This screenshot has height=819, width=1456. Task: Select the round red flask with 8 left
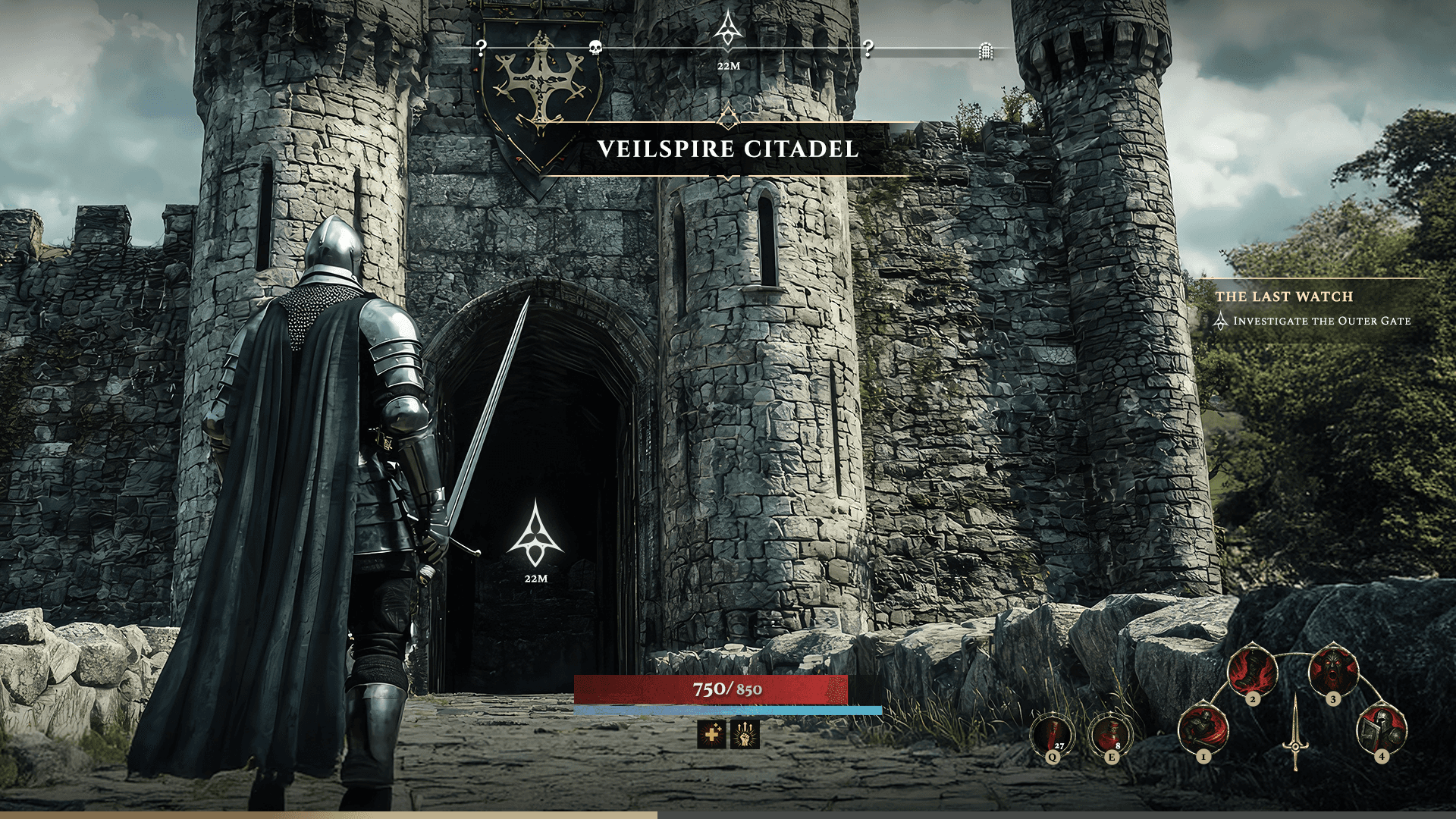pyautogui.click(x=1110, y=735)
